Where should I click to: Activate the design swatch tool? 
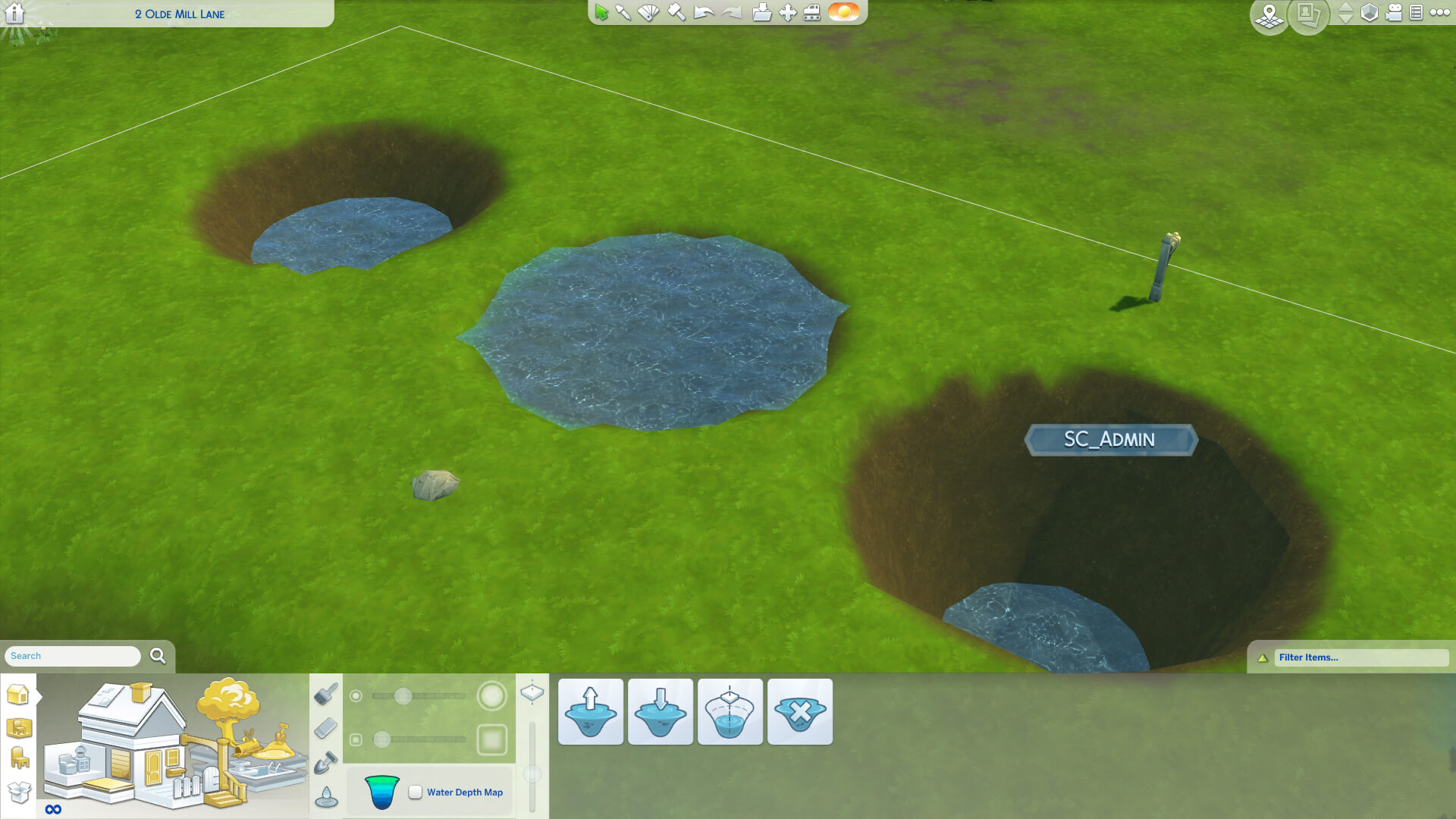[x=648, y=13]
